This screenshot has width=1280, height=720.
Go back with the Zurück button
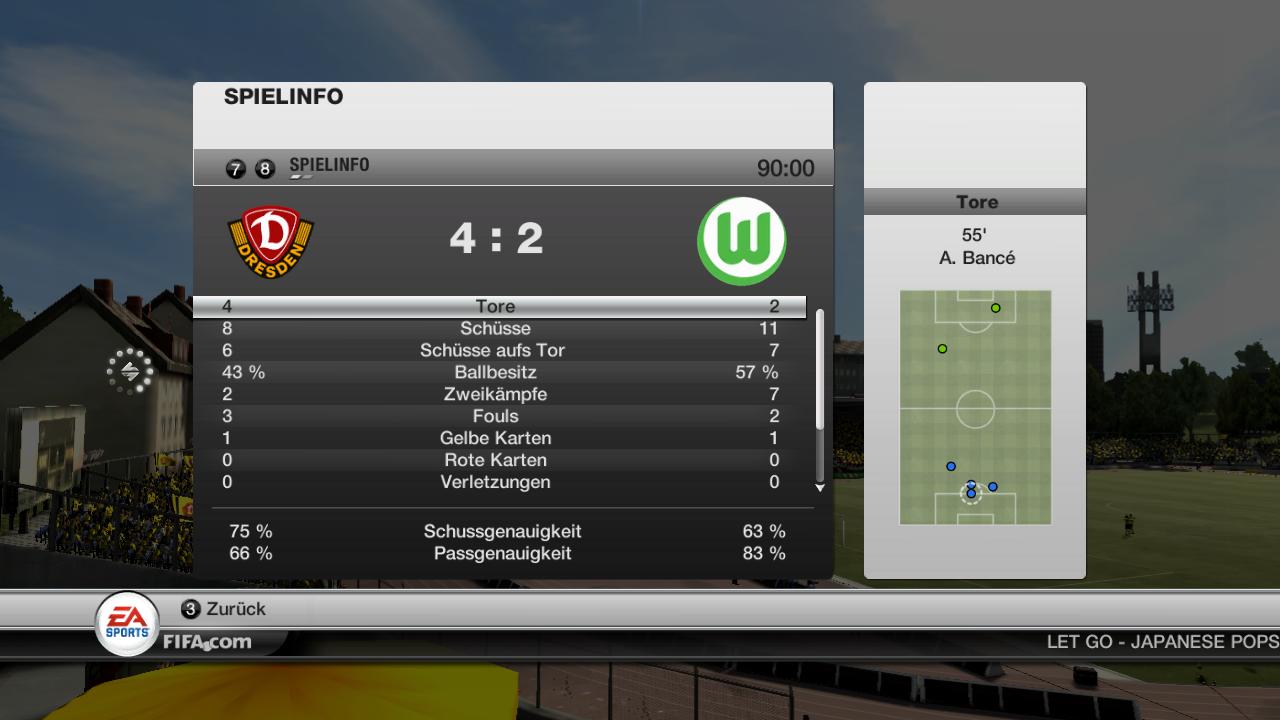tap(224, 609)
